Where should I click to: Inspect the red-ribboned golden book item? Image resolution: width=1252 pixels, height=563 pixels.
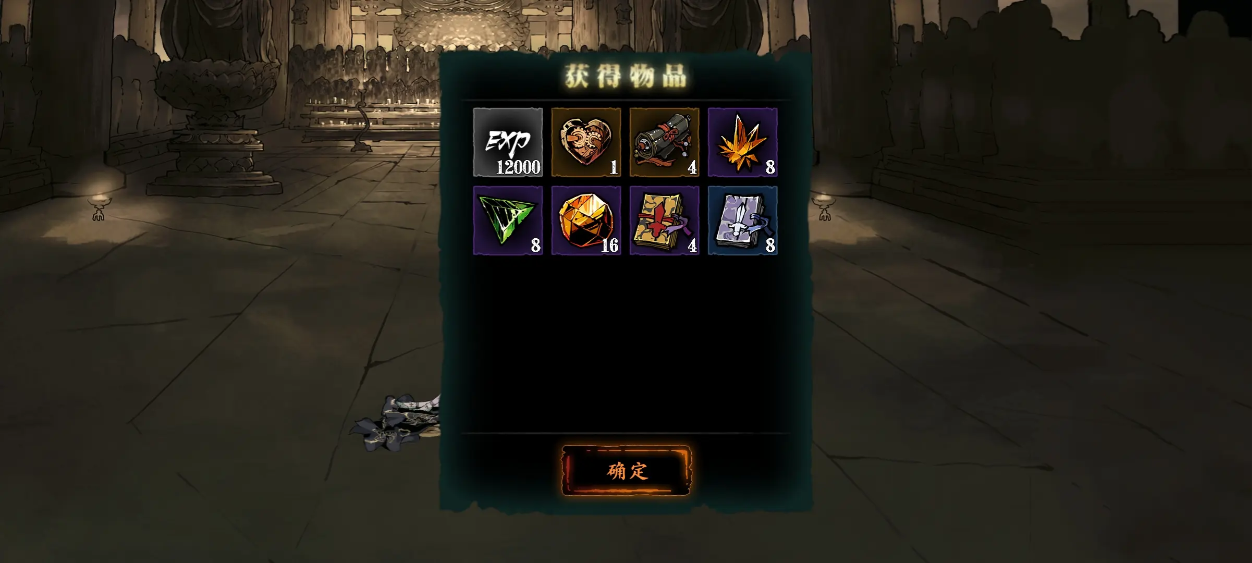point(664,220)
